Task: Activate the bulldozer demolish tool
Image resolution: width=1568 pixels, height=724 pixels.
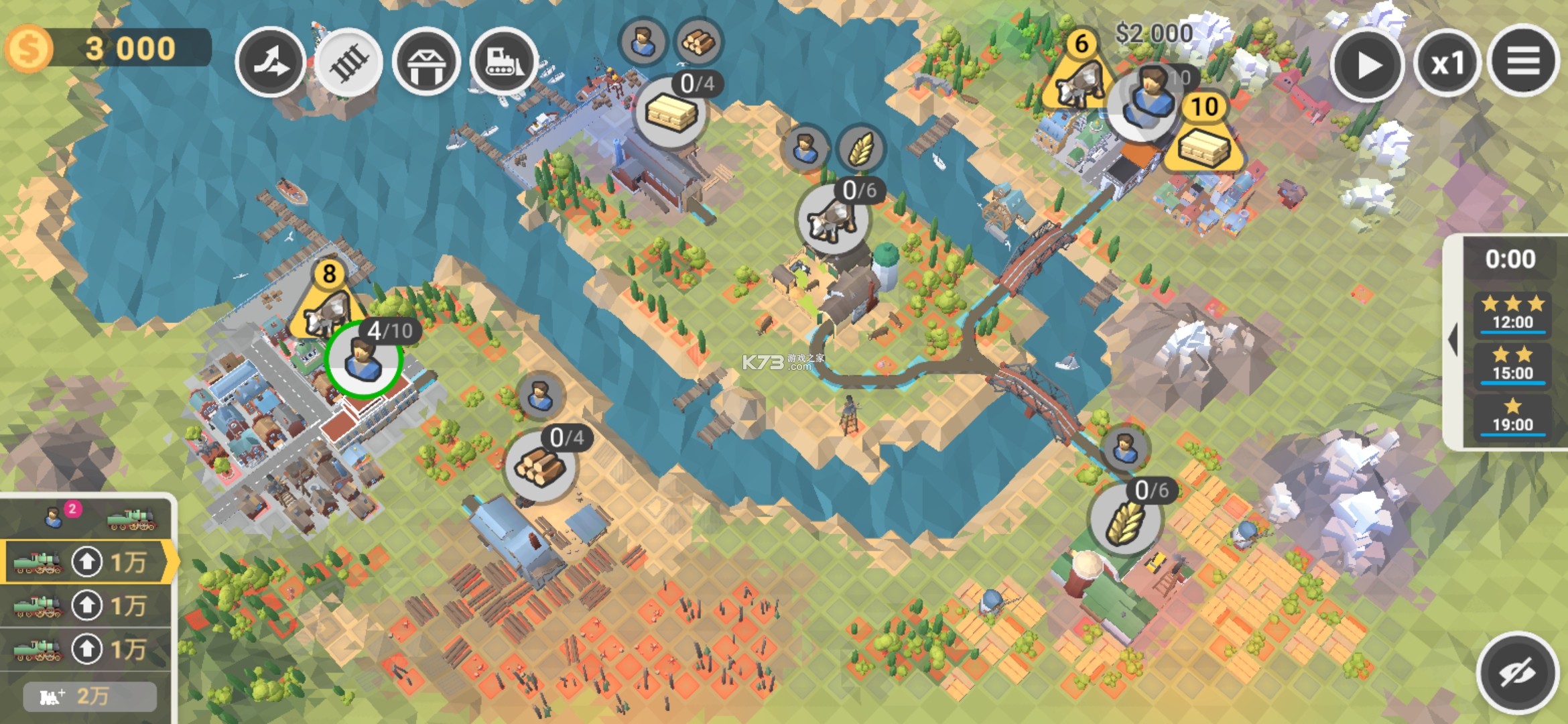Action: tap(504, 63)
